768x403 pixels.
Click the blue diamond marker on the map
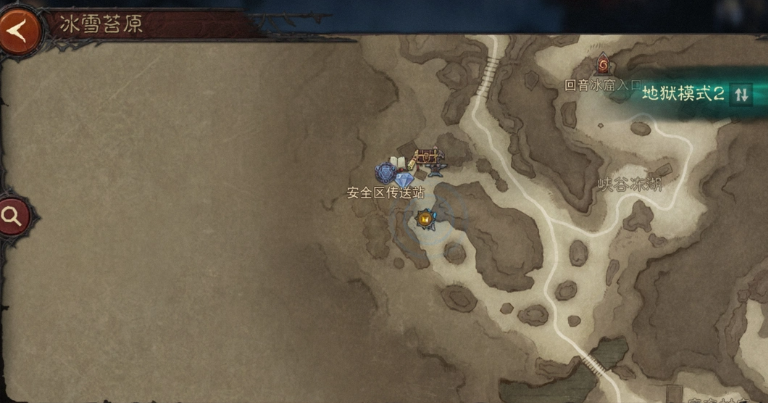click(x=405, y=180)
